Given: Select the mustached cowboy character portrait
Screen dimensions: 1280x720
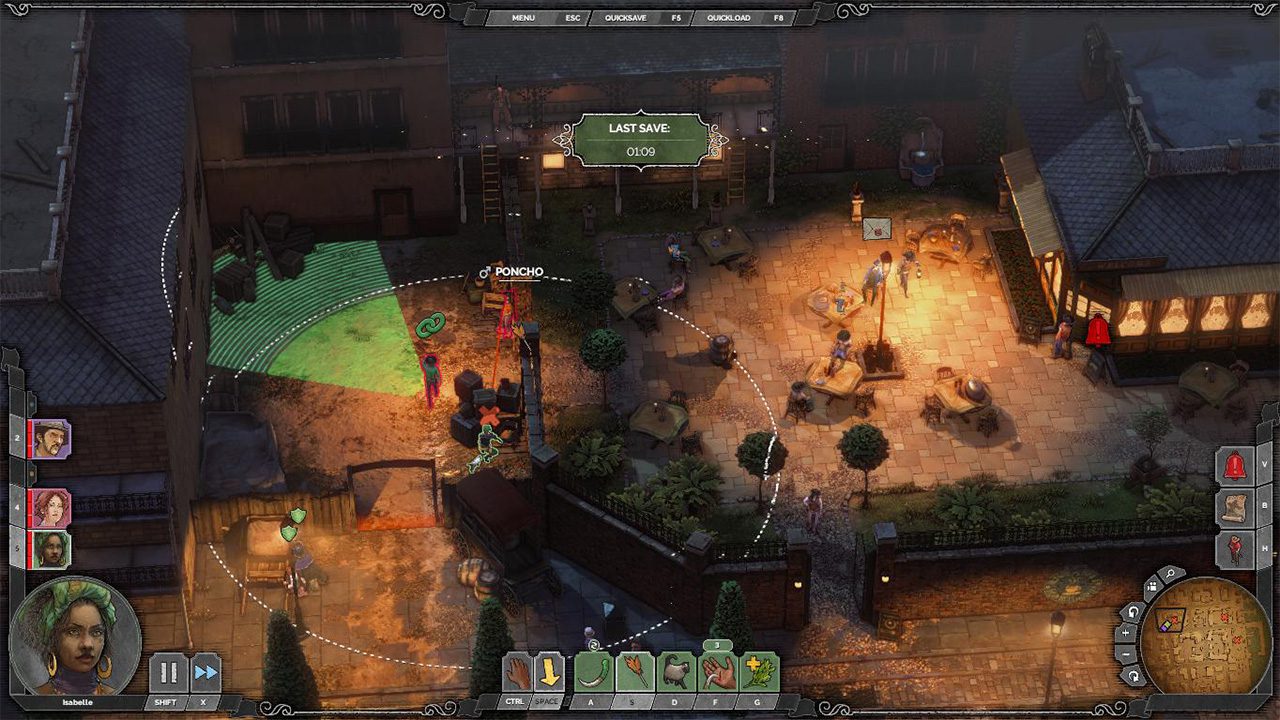Looking at the screenshot, I should [x=50, y=439].
